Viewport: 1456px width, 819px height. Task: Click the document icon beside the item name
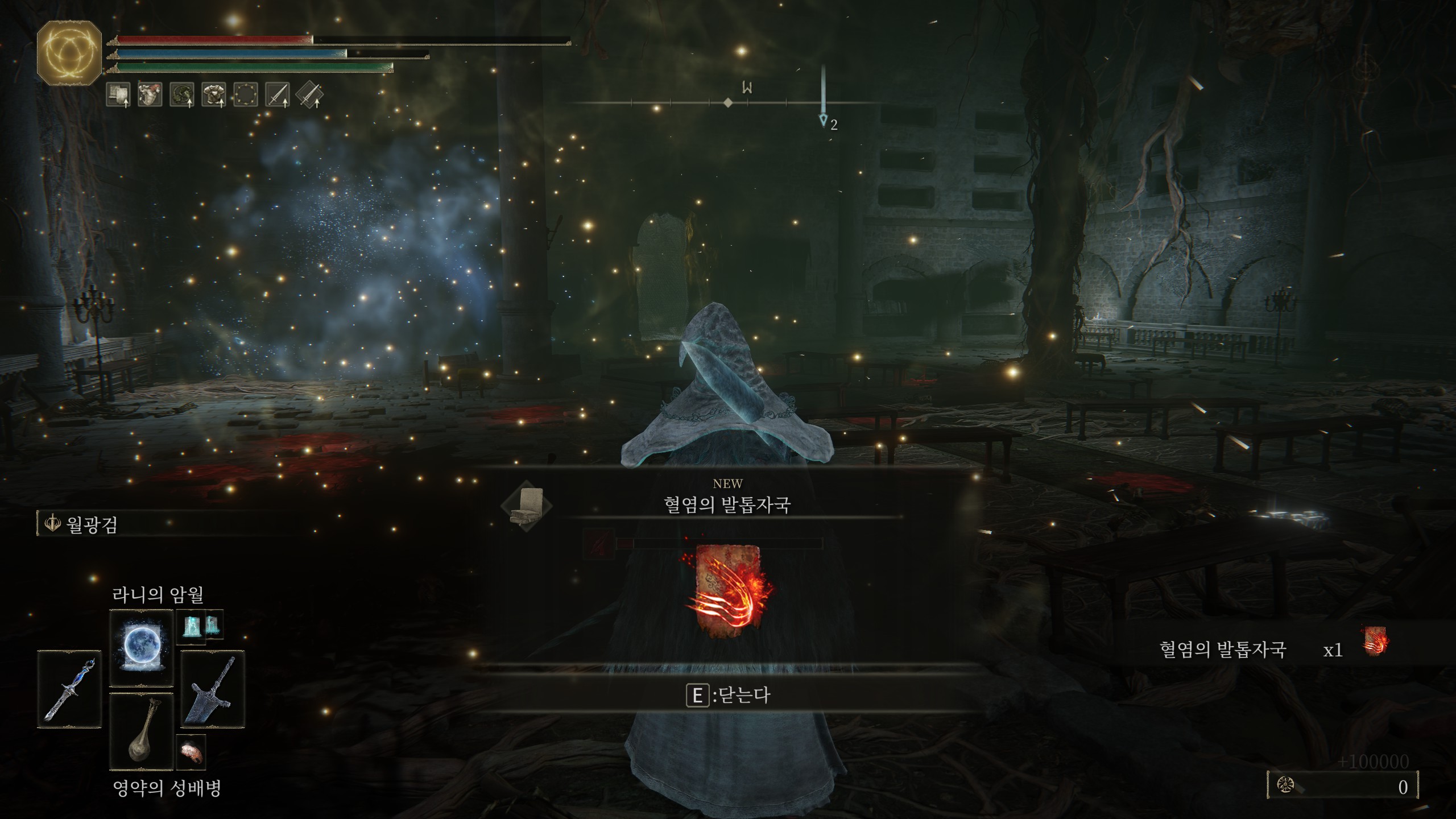pos(526,506)
